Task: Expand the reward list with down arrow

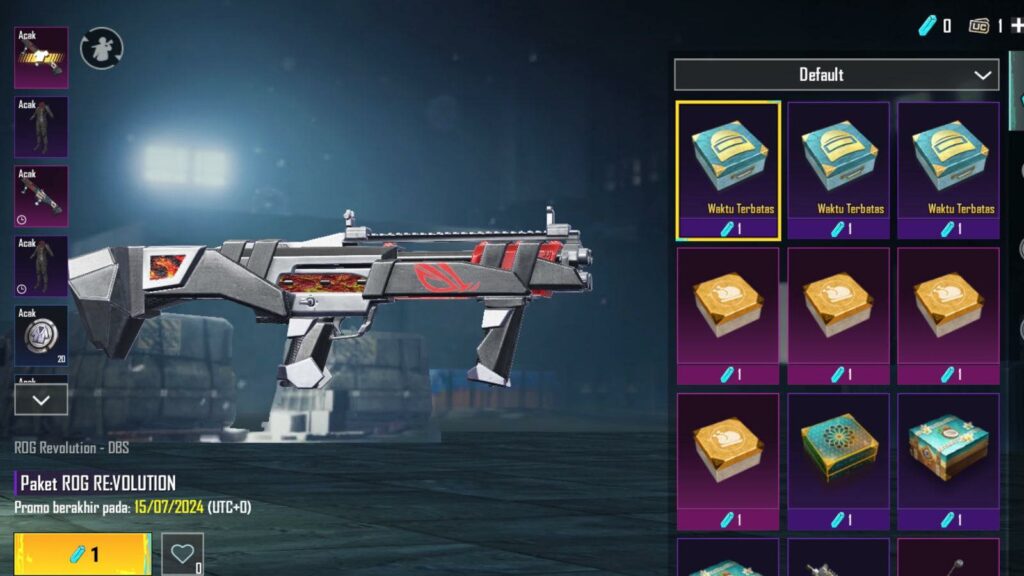Action: (41, 399)
